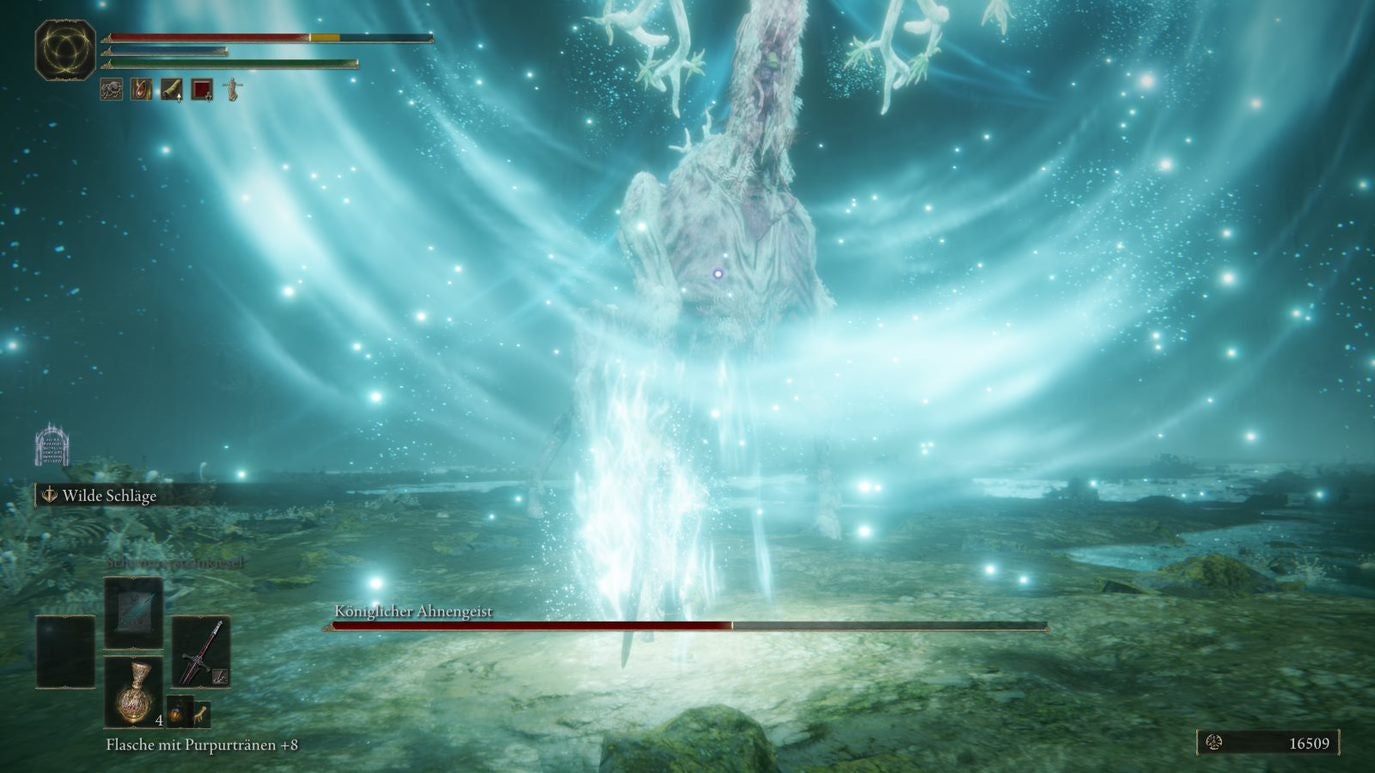The image size is (1375, 773).
Task: Select the equipped sword slot
Action: [x=201, y=652]
